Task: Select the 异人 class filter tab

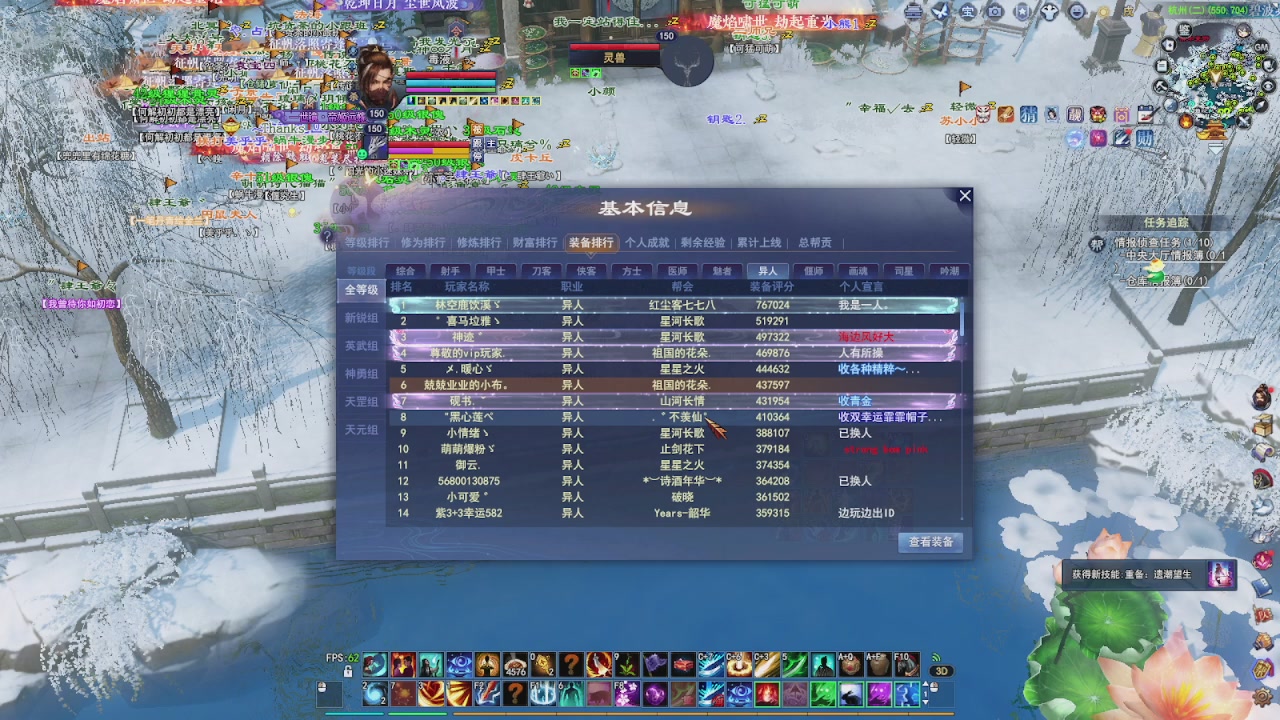Action: 767,269
